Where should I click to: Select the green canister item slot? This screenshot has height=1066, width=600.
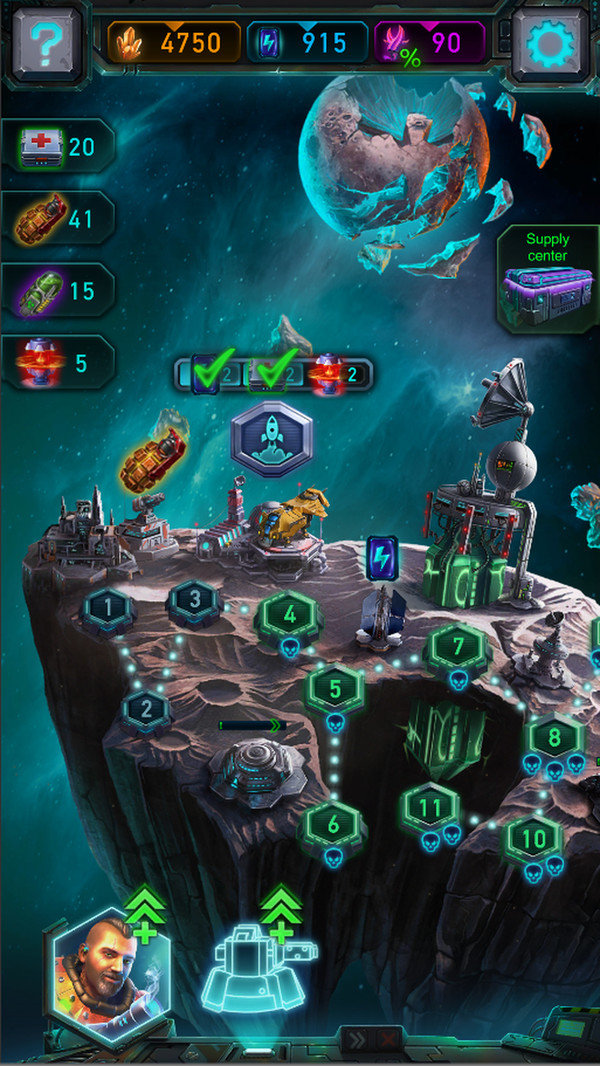tap(57, 291)
